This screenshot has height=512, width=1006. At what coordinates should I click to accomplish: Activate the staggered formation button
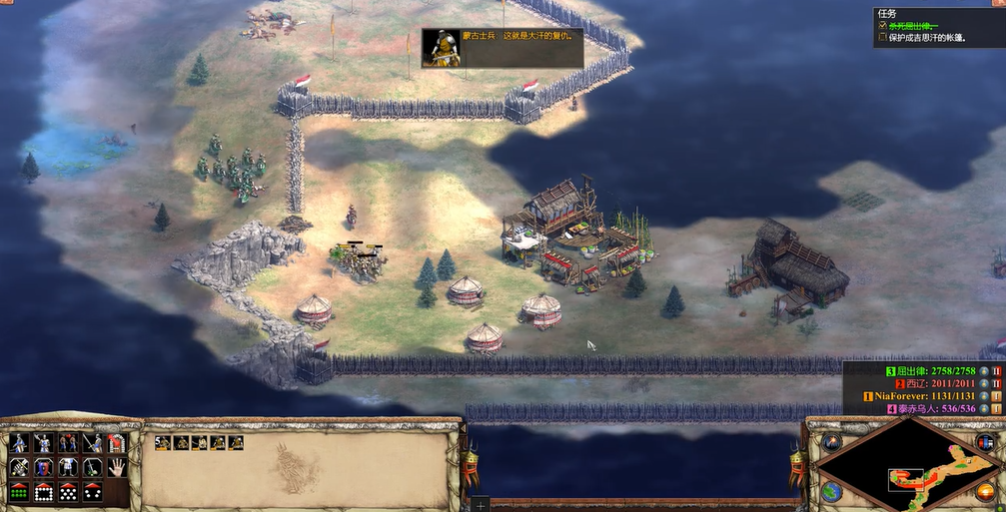(x=68, y=492)
